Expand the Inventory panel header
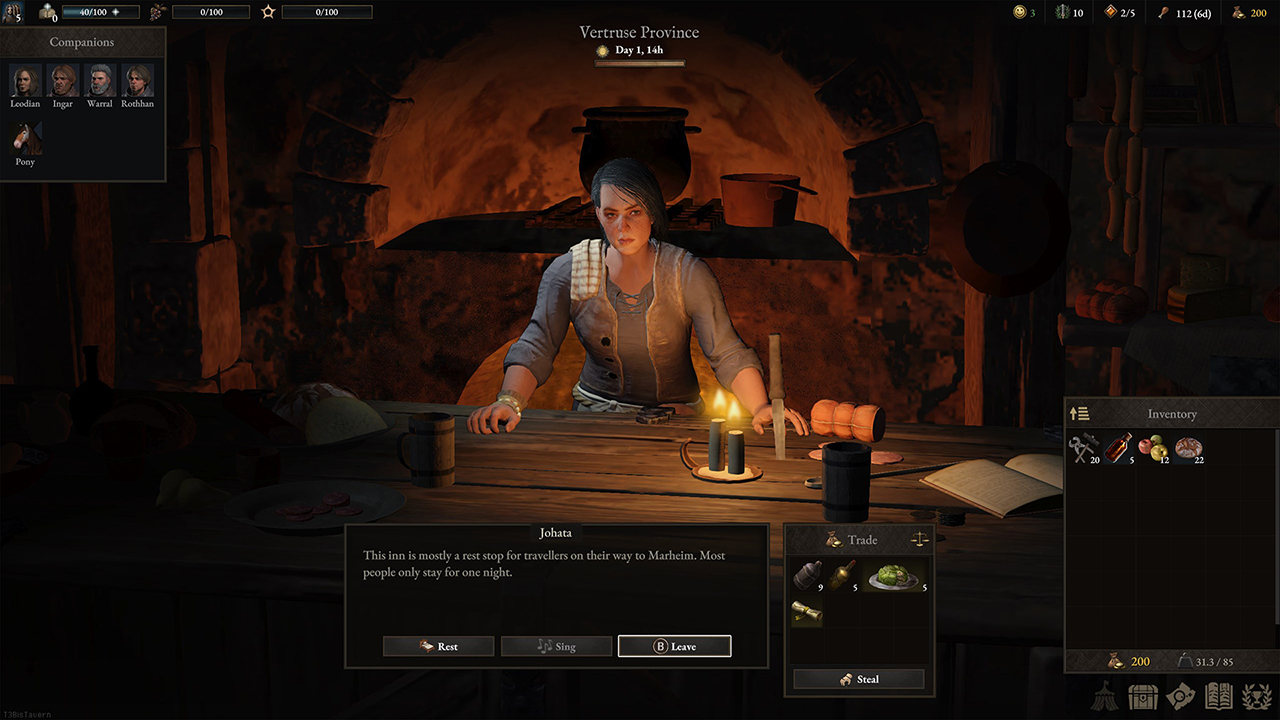This screenshot has height=720, width=1280. 1171,413
